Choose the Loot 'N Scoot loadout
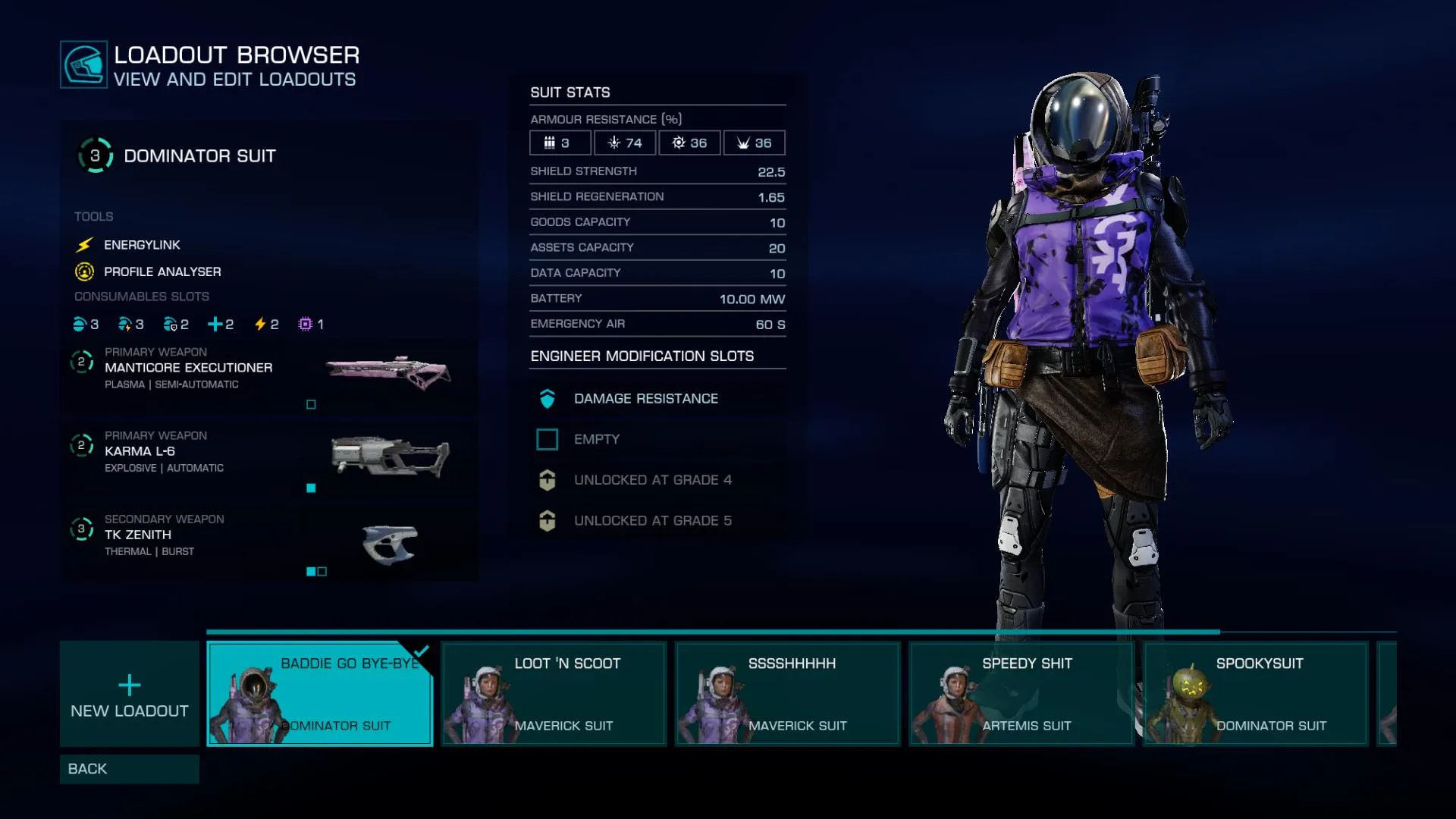The height and width of the screenshot is (819, 1456). tap(554, 694)
